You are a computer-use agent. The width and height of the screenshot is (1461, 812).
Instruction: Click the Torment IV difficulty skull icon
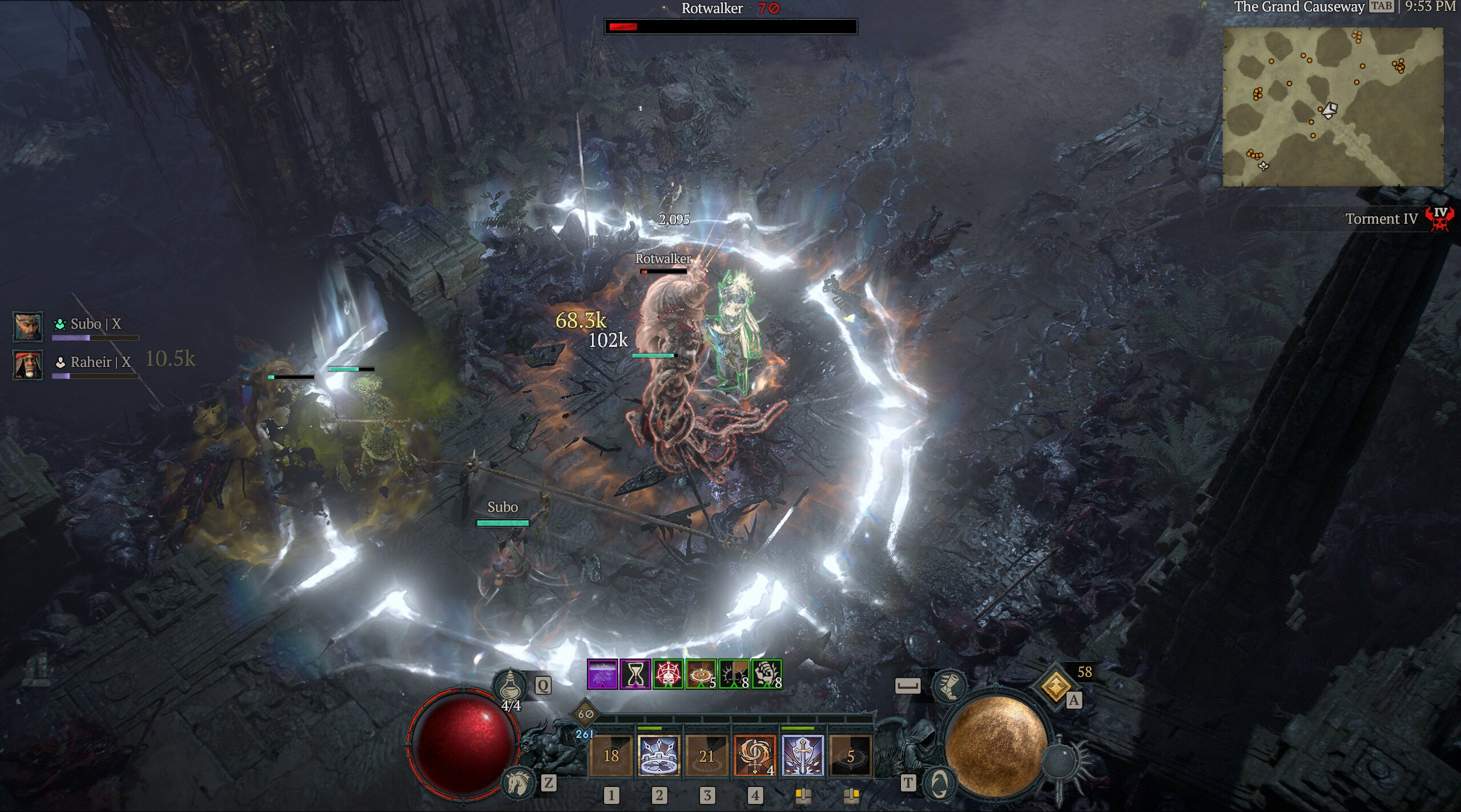[x=1438, y=219]
